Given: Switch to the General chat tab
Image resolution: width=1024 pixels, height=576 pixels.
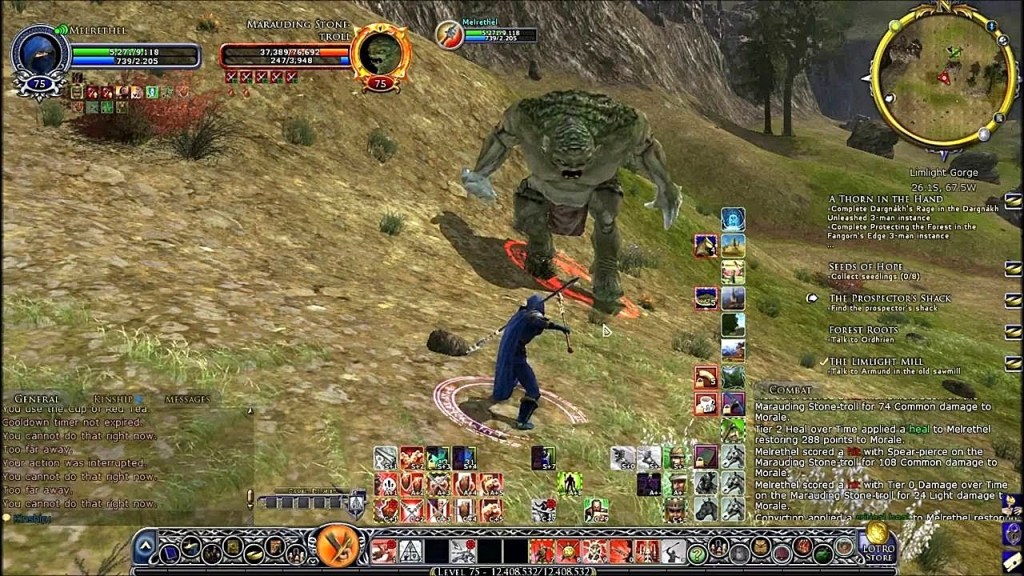Looking at the screenshot, I should (x=37, y=399).
